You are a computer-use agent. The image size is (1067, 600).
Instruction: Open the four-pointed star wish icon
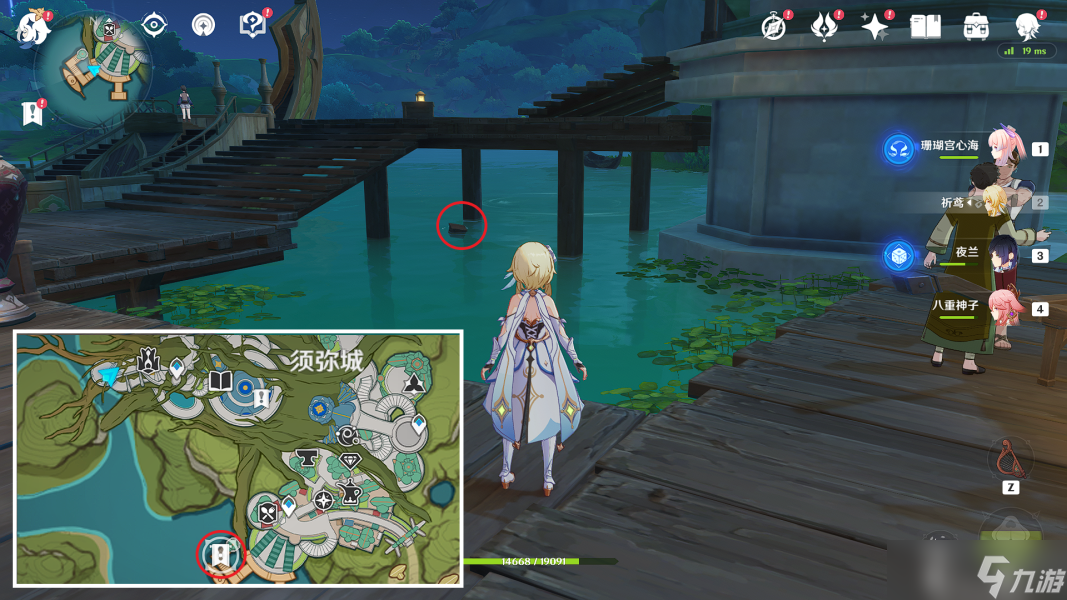click(875, 26)
